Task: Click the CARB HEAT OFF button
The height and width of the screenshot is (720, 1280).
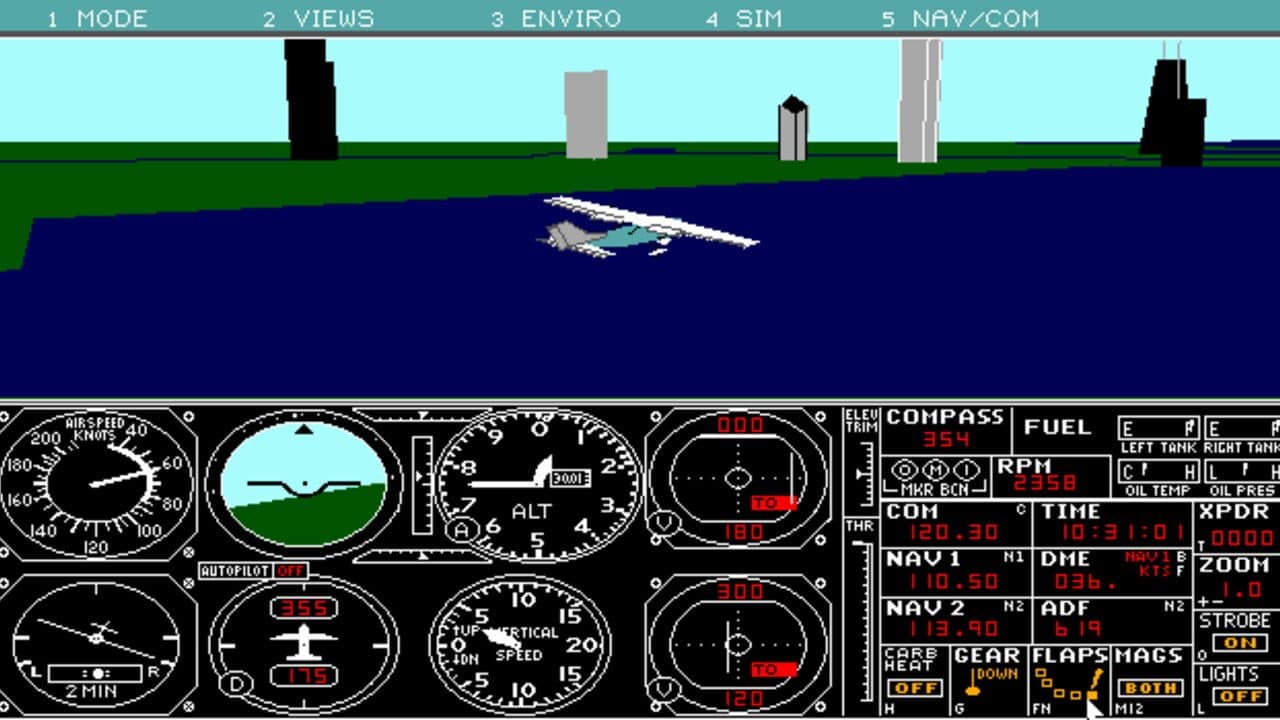Action: (916, 688)
